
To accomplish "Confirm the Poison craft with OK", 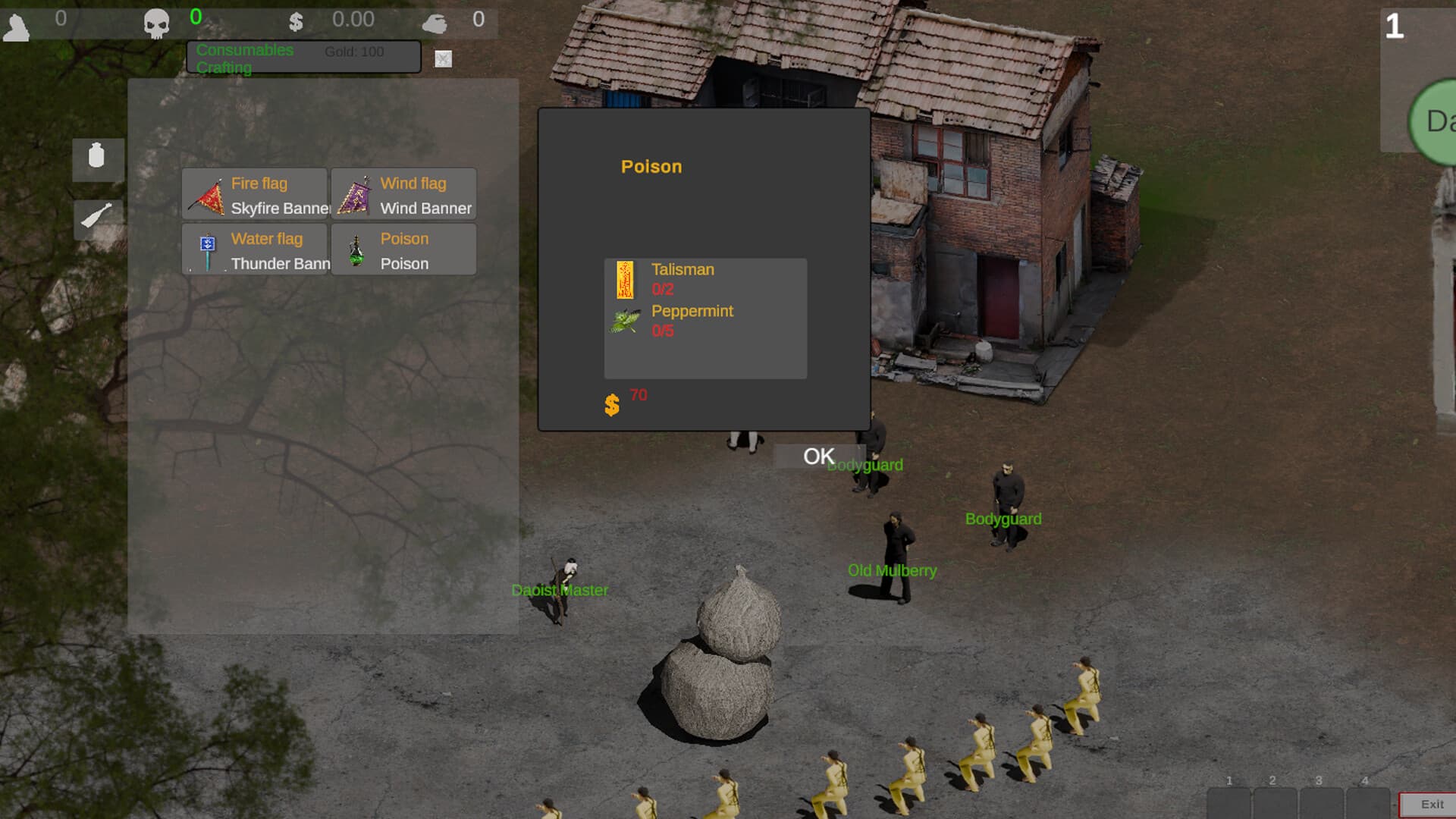I will coord(817,456).
